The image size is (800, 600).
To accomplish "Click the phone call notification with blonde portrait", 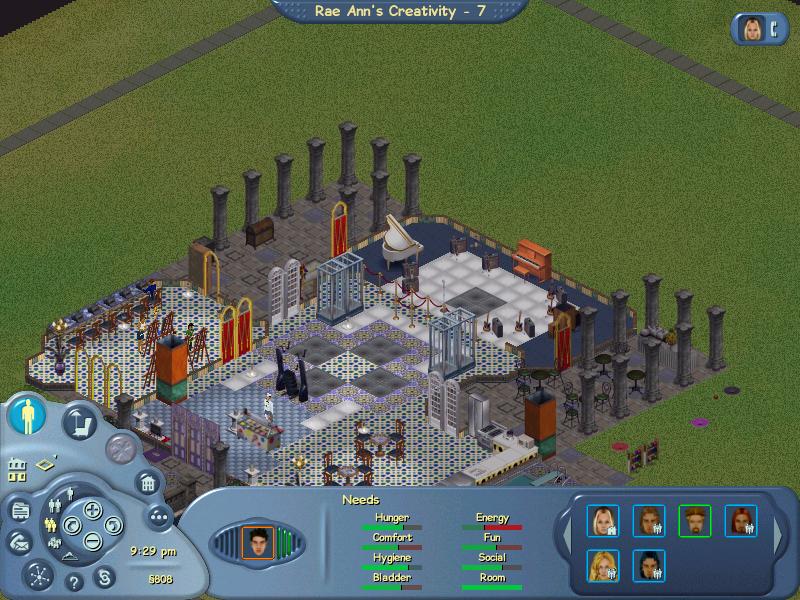I will coord(759,29).
